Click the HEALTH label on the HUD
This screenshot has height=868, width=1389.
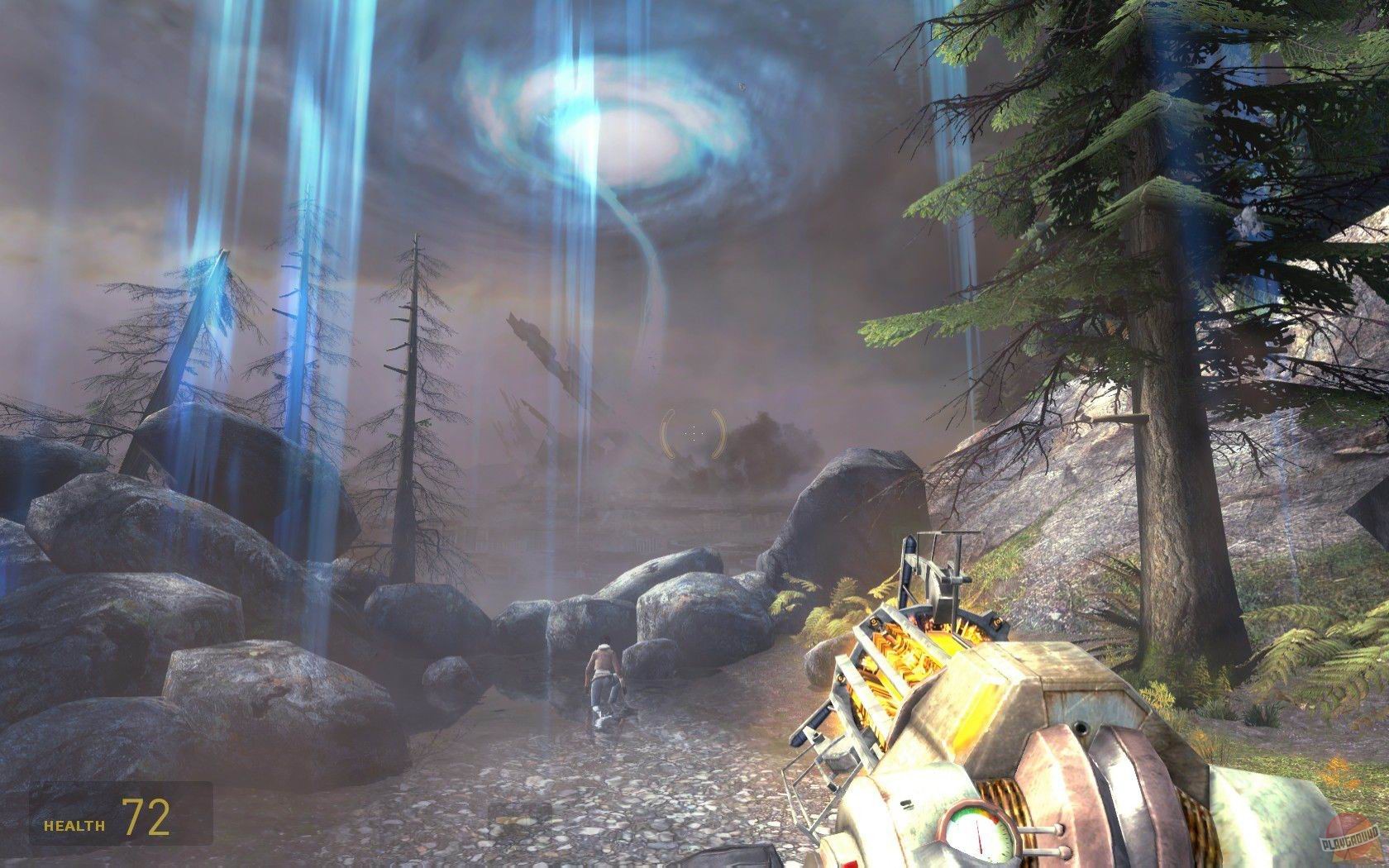(73, 823)
